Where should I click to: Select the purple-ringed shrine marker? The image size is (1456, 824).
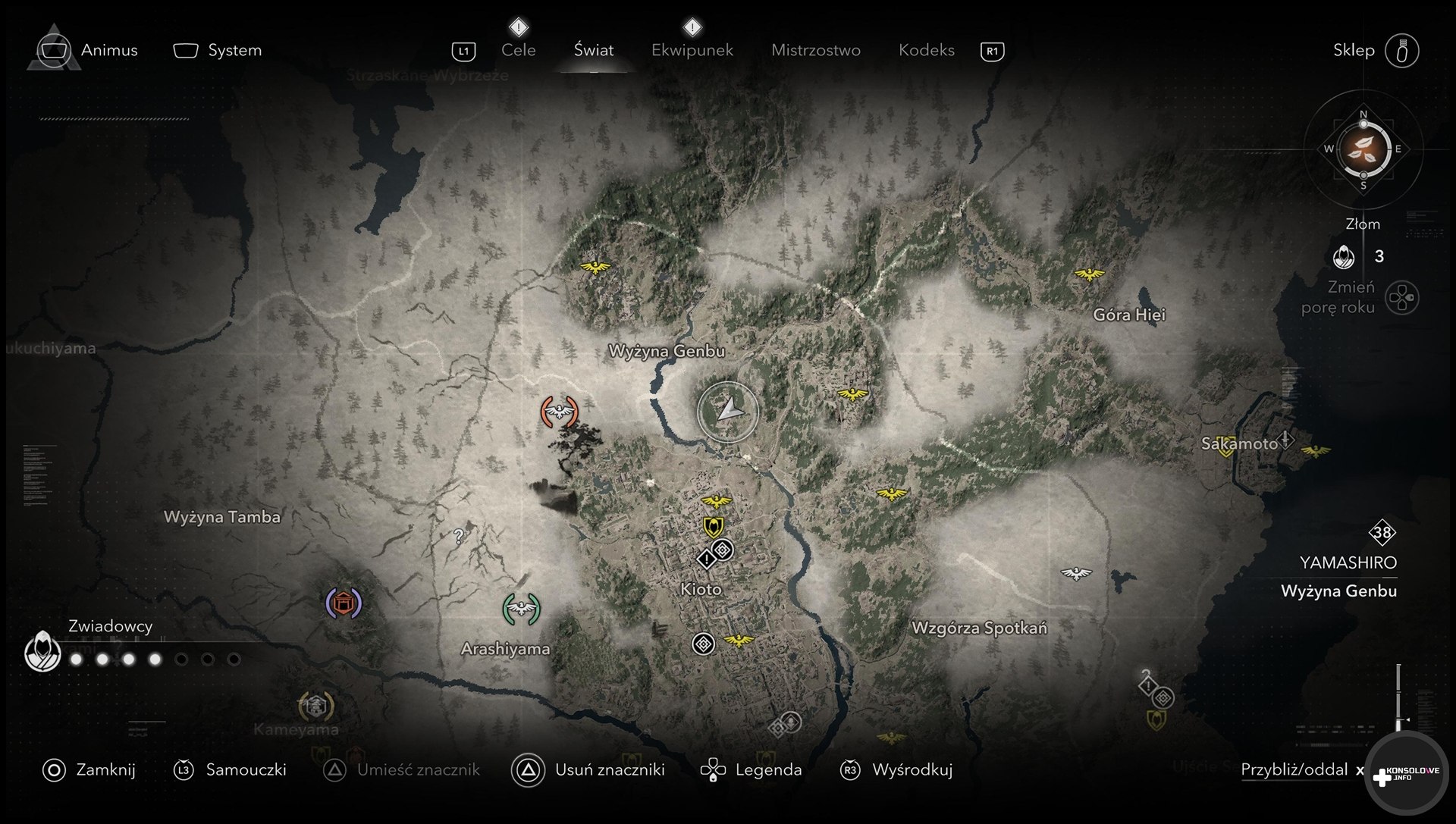[344, 603]
